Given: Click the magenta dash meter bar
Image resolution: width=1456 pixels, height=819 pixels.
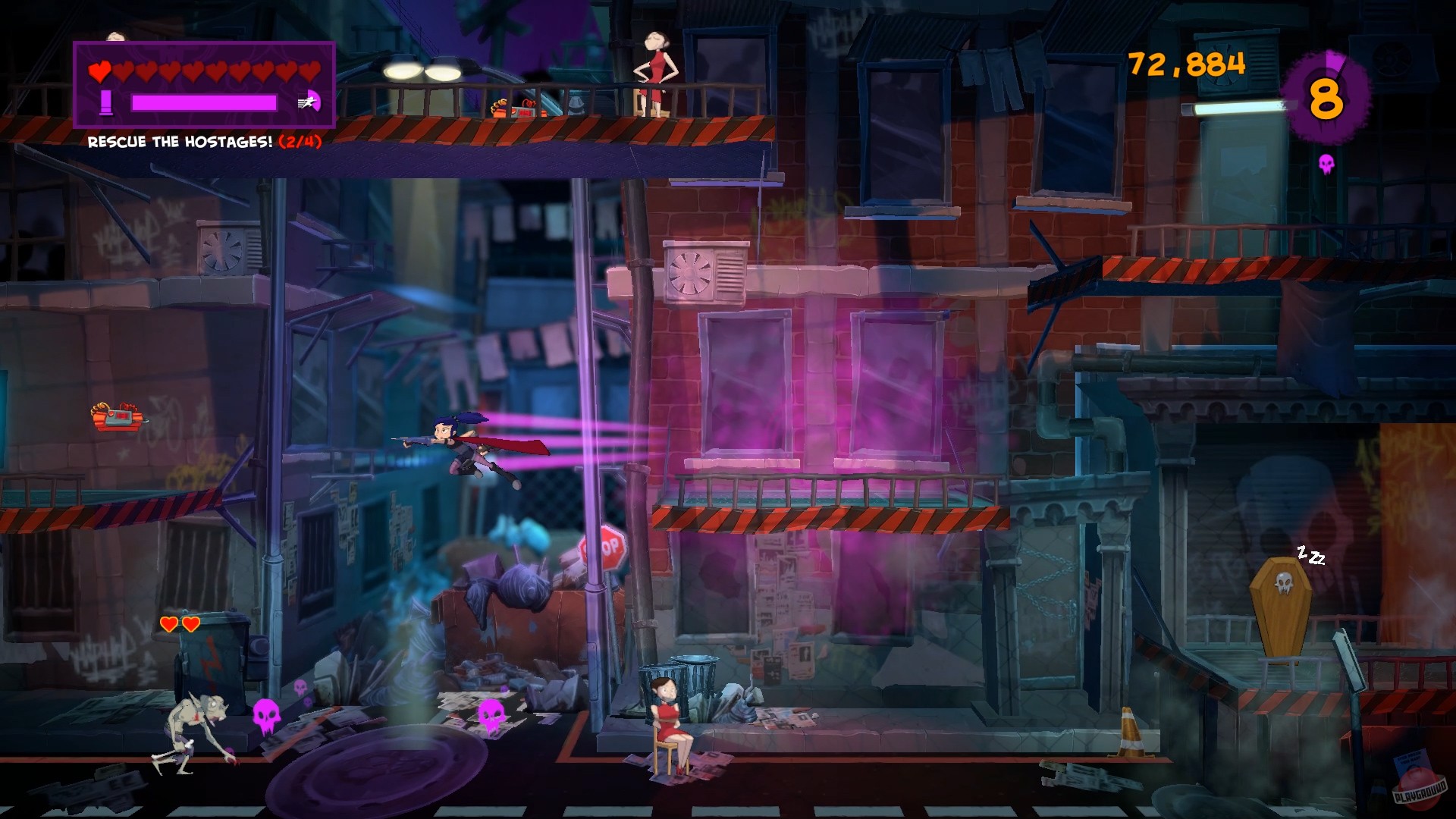Looking at the screenshot, I should coord(203,102).
